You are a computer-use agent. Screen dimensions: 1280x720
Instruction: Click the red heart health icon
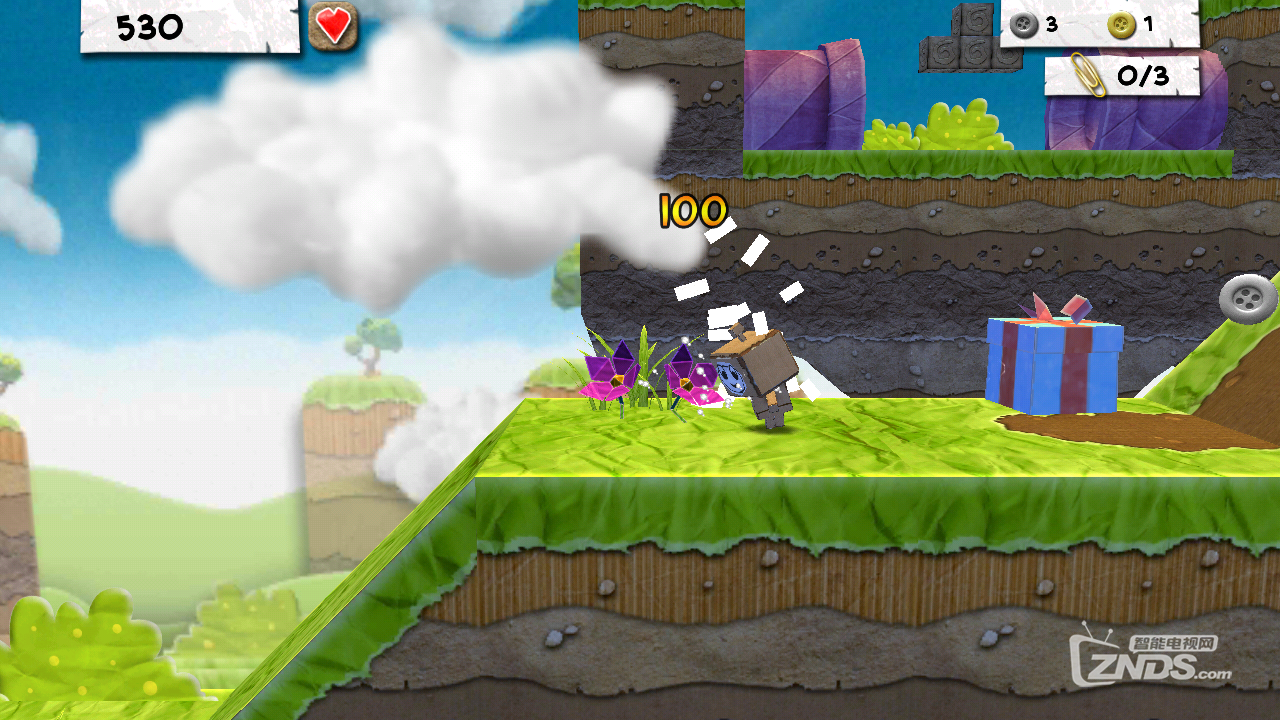333,26
